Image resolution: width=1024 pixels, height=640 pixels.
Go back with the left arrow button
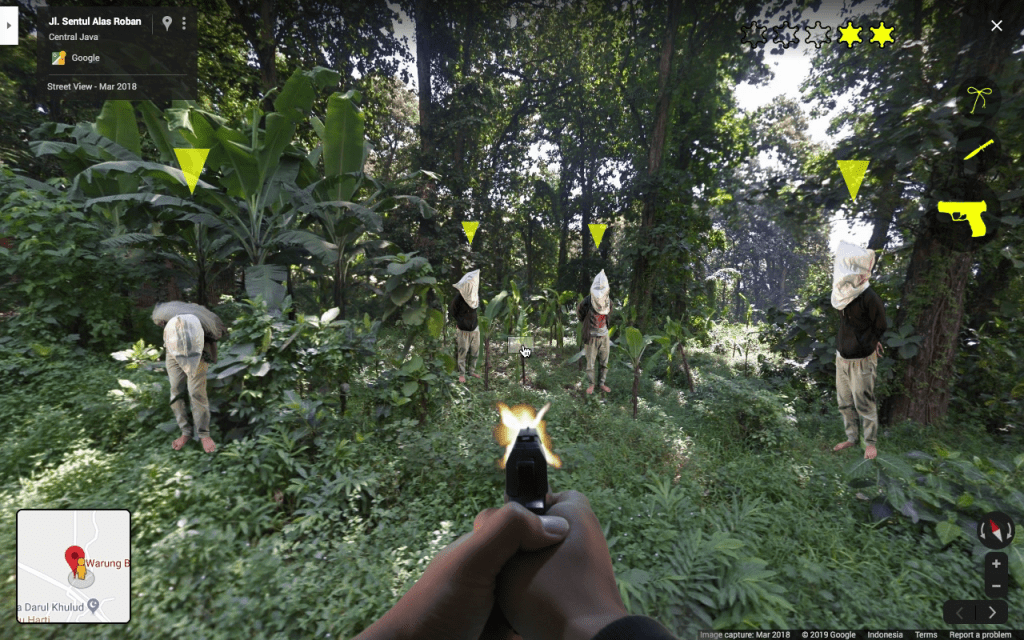click(960, 612)
